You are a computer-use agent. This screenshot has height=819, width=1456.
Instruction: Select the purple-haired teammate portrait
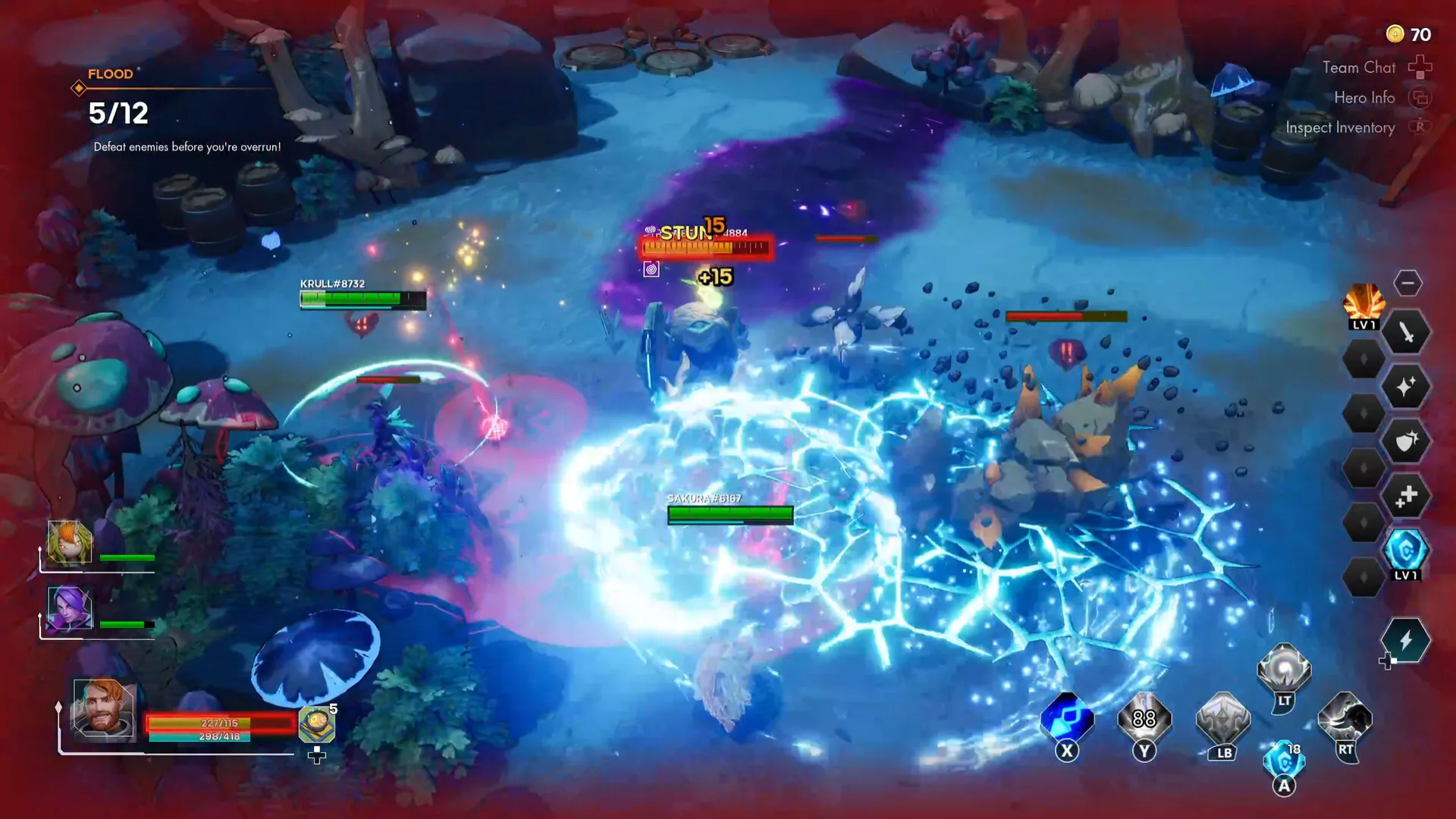coord(70,608)
